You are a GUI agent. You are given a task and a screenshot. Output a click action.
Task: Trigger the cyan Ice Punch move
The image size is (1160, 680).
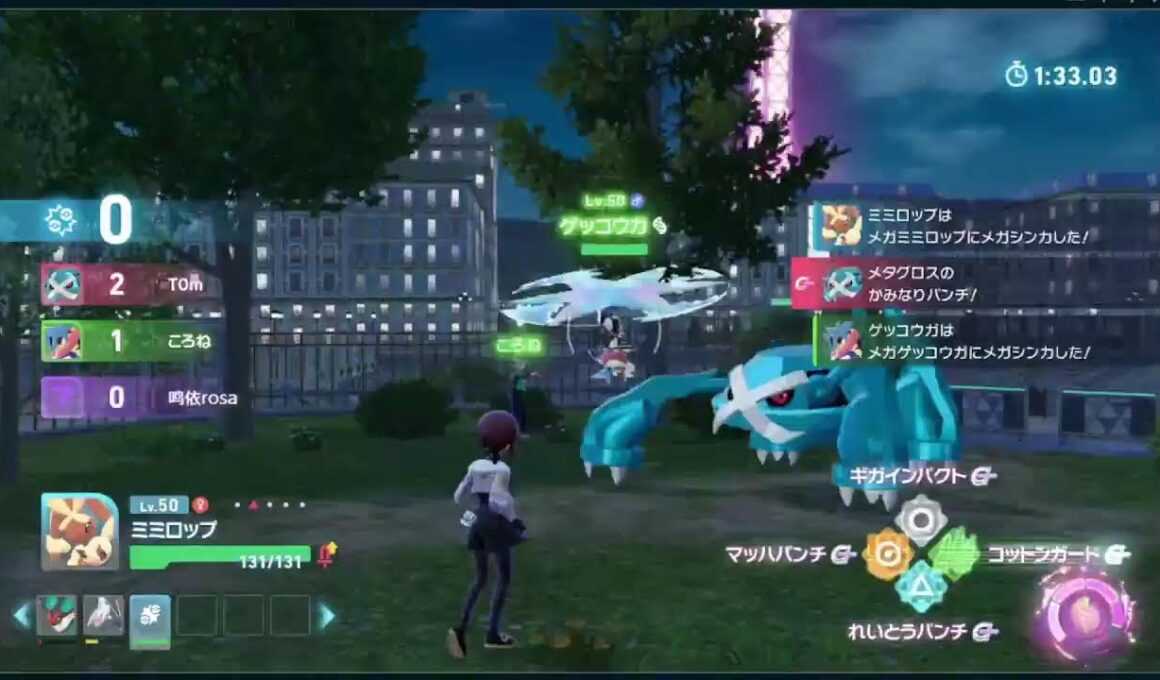coord(920,587)
